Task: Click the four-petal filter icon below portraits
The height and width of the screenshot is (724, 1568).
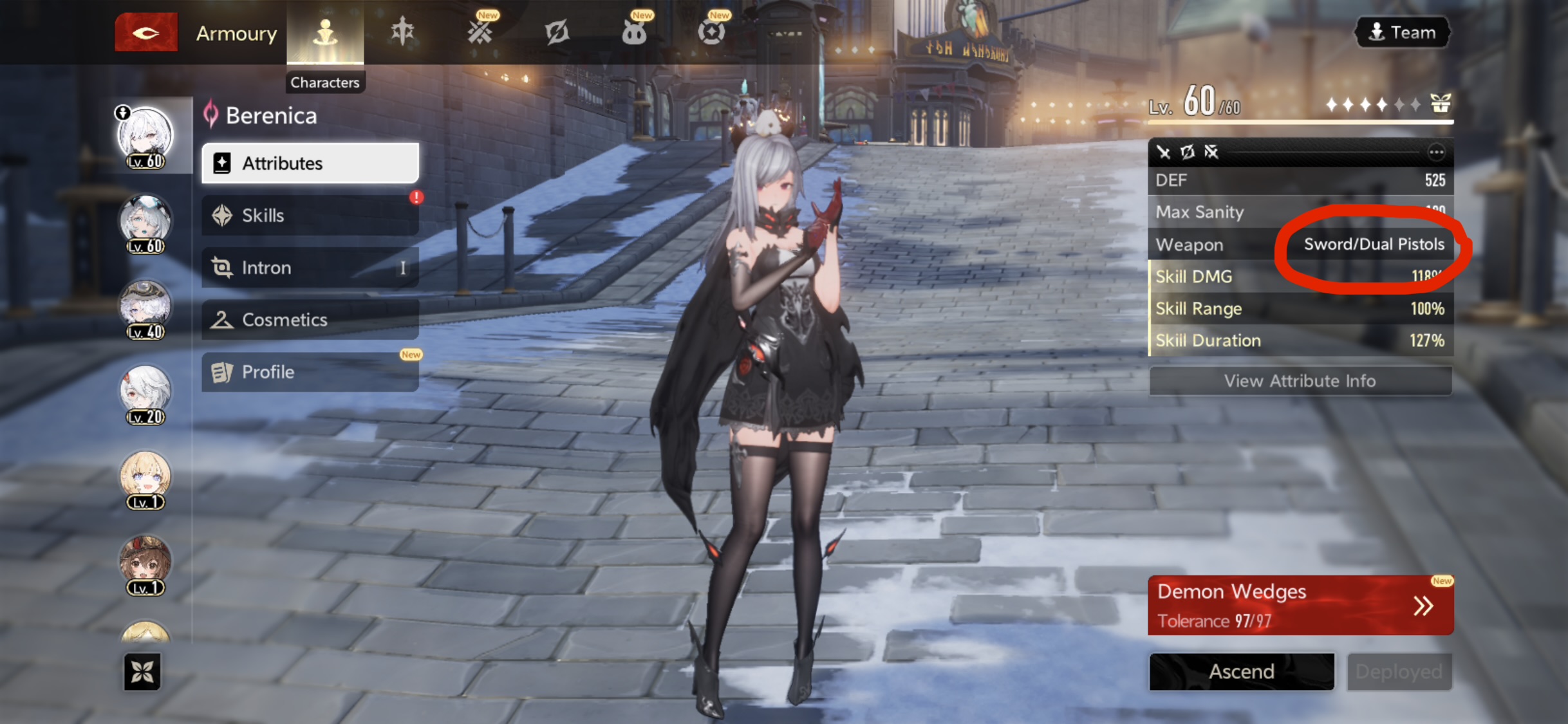Action: click(142, 672)
